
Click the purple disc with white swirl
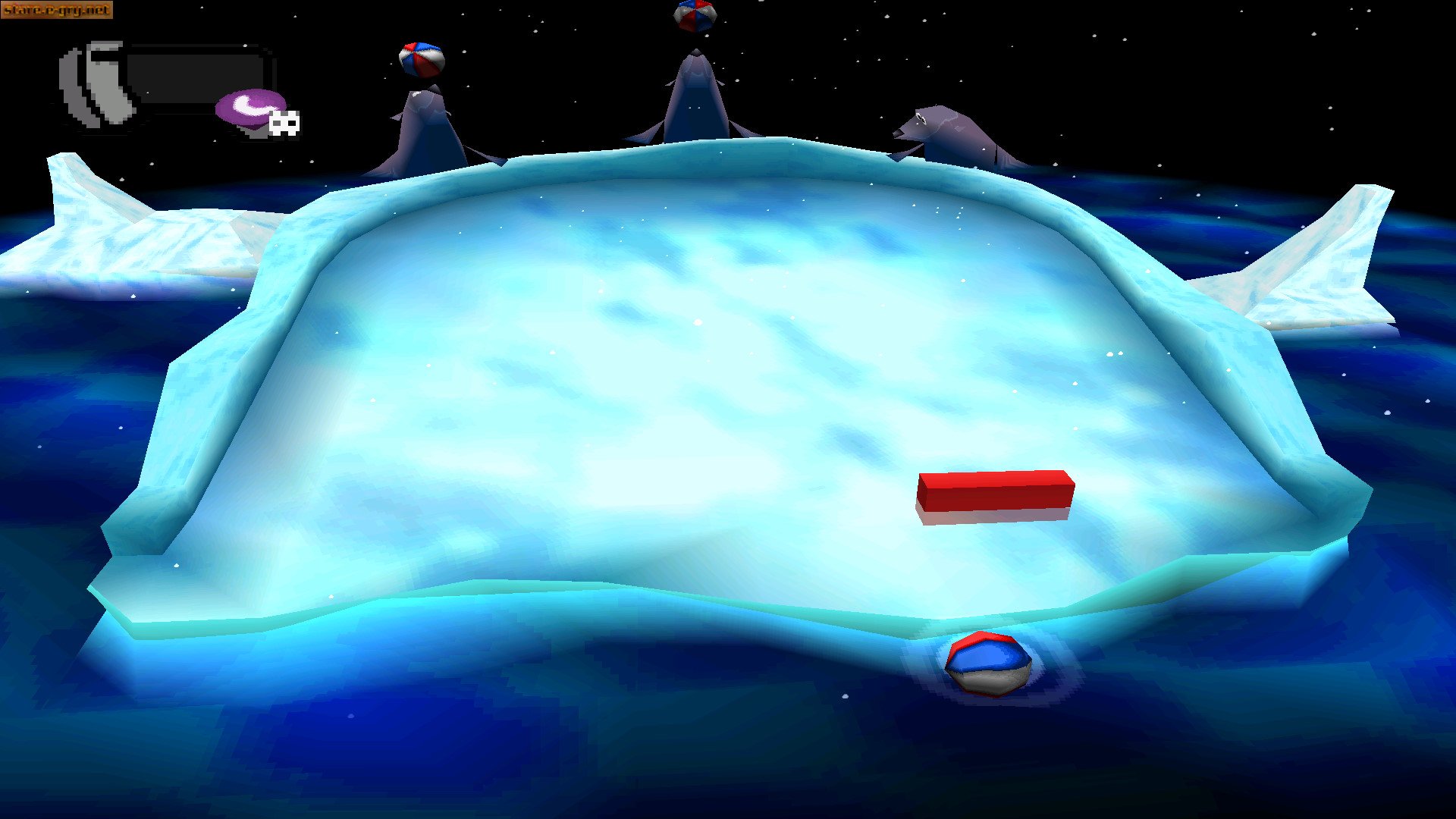[250, 106]
